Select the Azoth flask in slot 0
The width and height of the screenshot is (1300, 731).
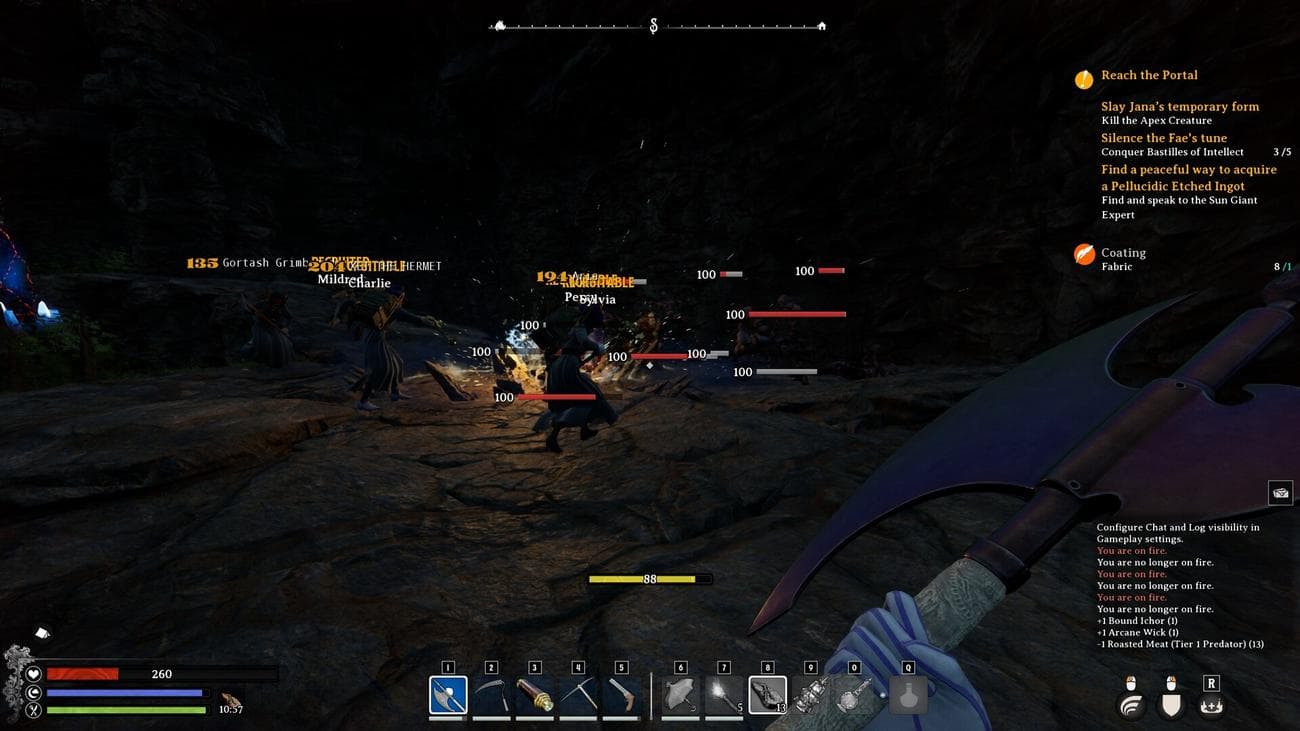[768, 693]
